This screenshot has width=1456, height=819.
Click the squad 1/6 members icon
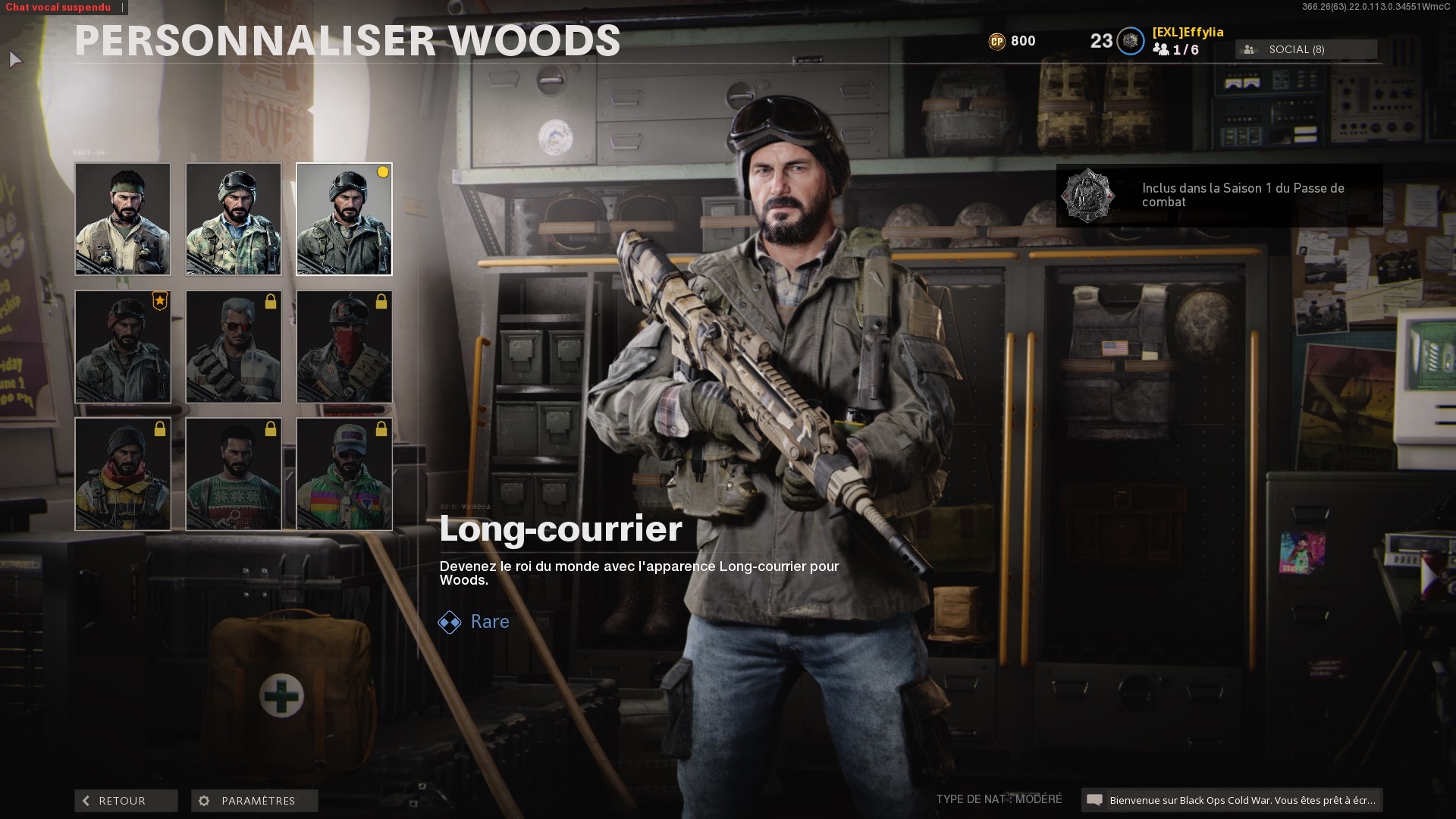[x=1161, y=51]
